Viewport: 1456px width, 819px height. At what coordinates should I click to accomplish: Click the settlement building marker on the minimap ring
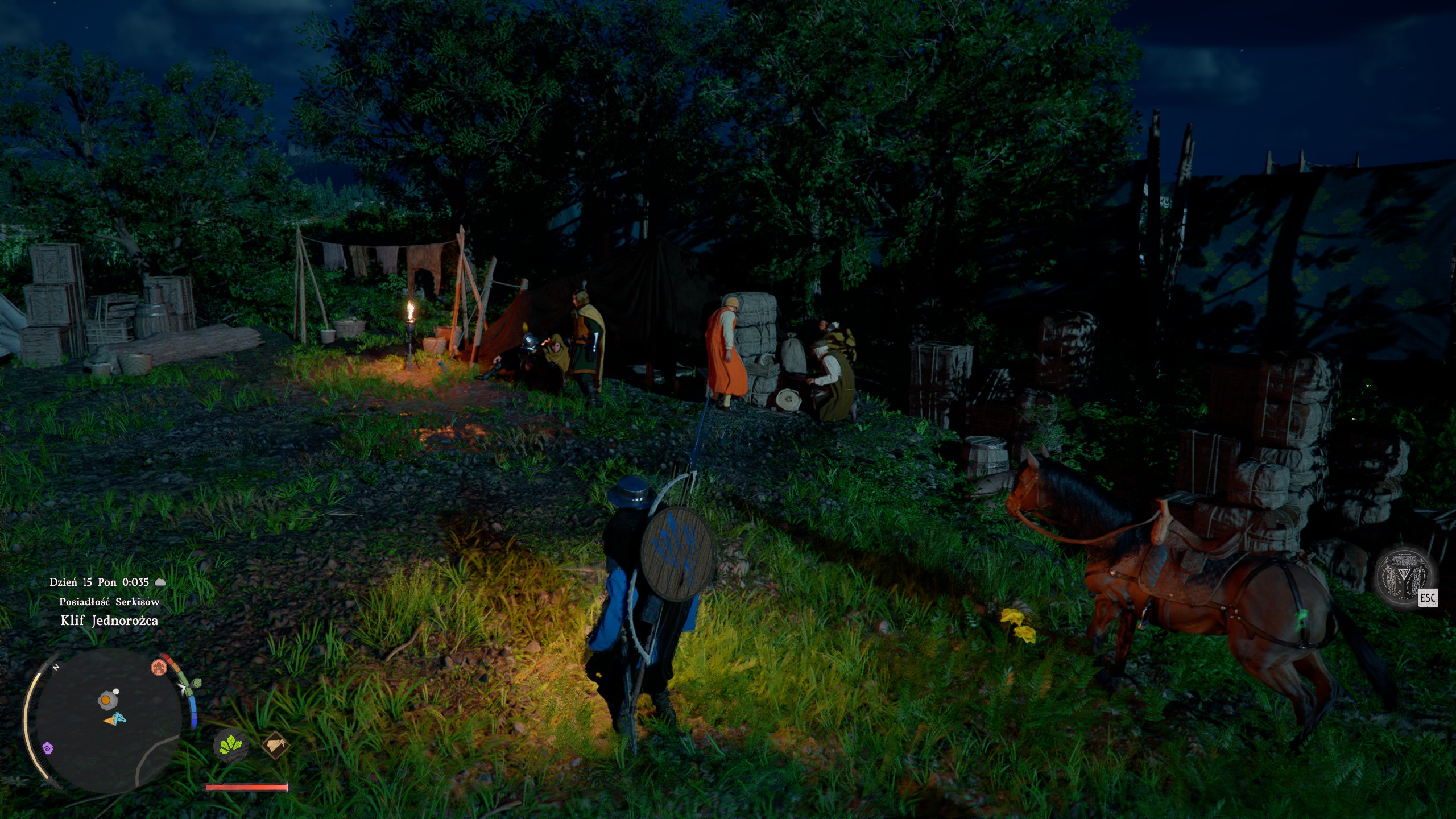pos(160,667)
